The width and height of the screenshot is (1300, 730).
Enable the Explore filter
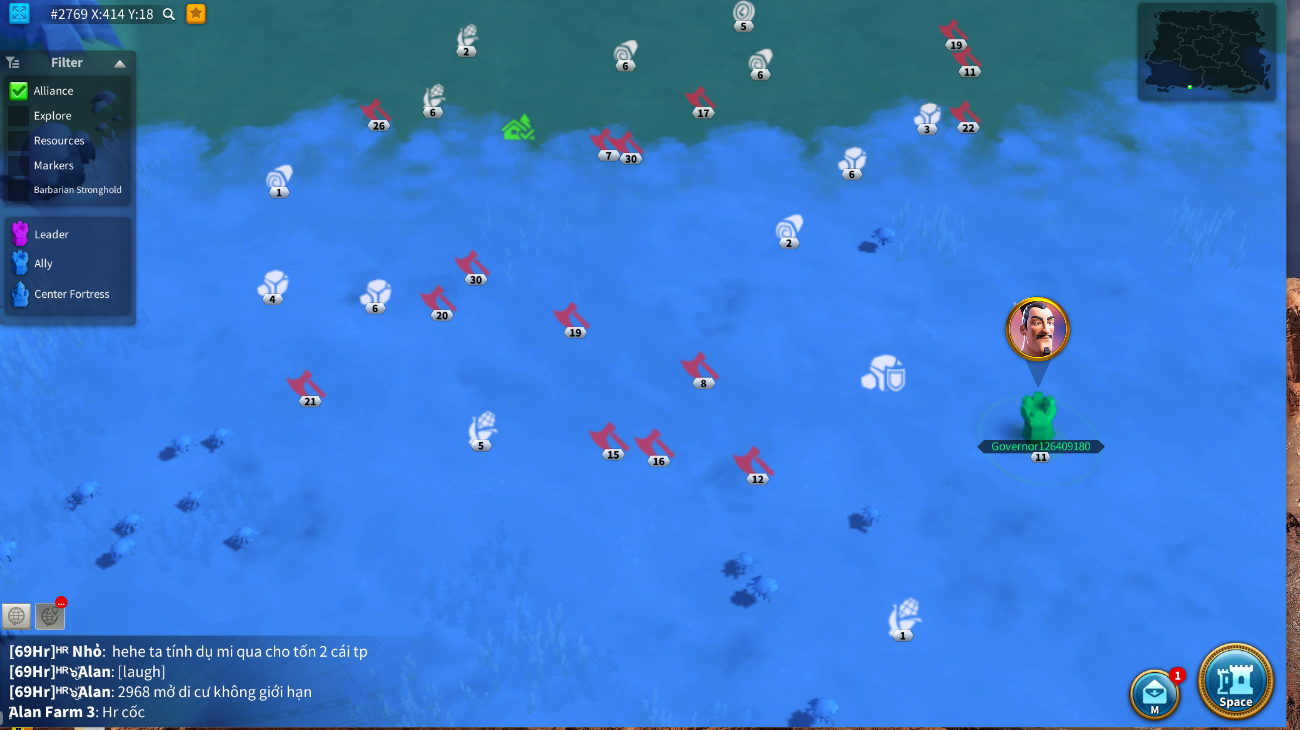[x=18, y=116]
